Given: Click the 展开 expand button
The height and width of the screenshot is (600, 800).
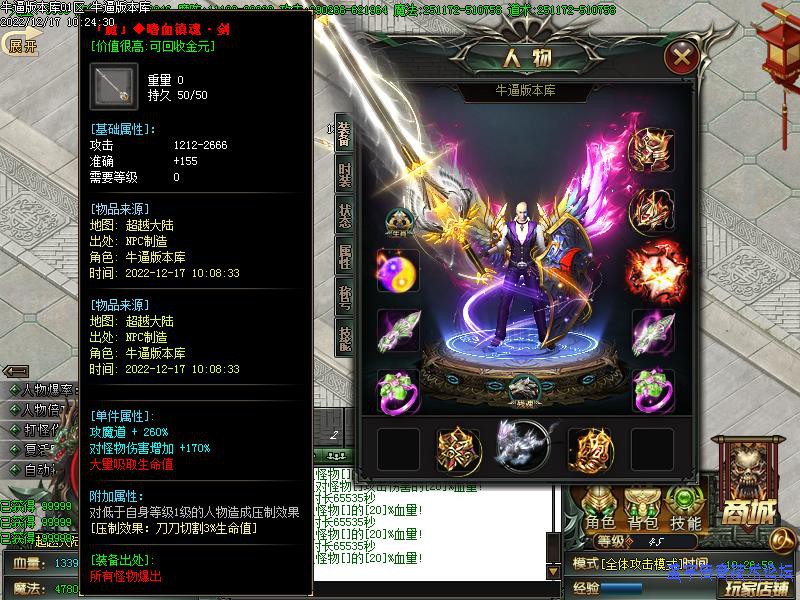Looking at the screenshot, I should [20, 45].
